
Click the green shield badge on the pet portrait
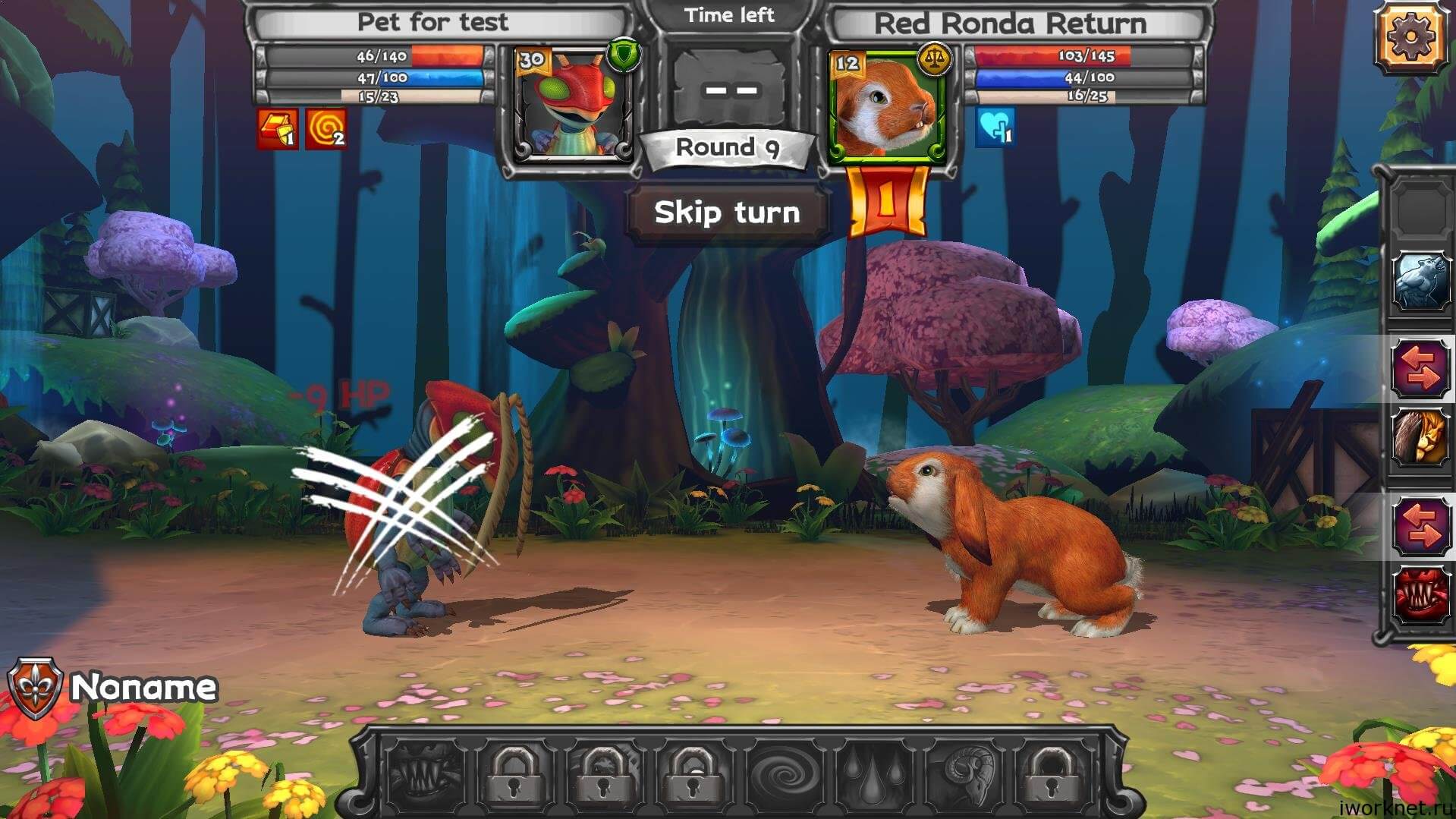623,55
